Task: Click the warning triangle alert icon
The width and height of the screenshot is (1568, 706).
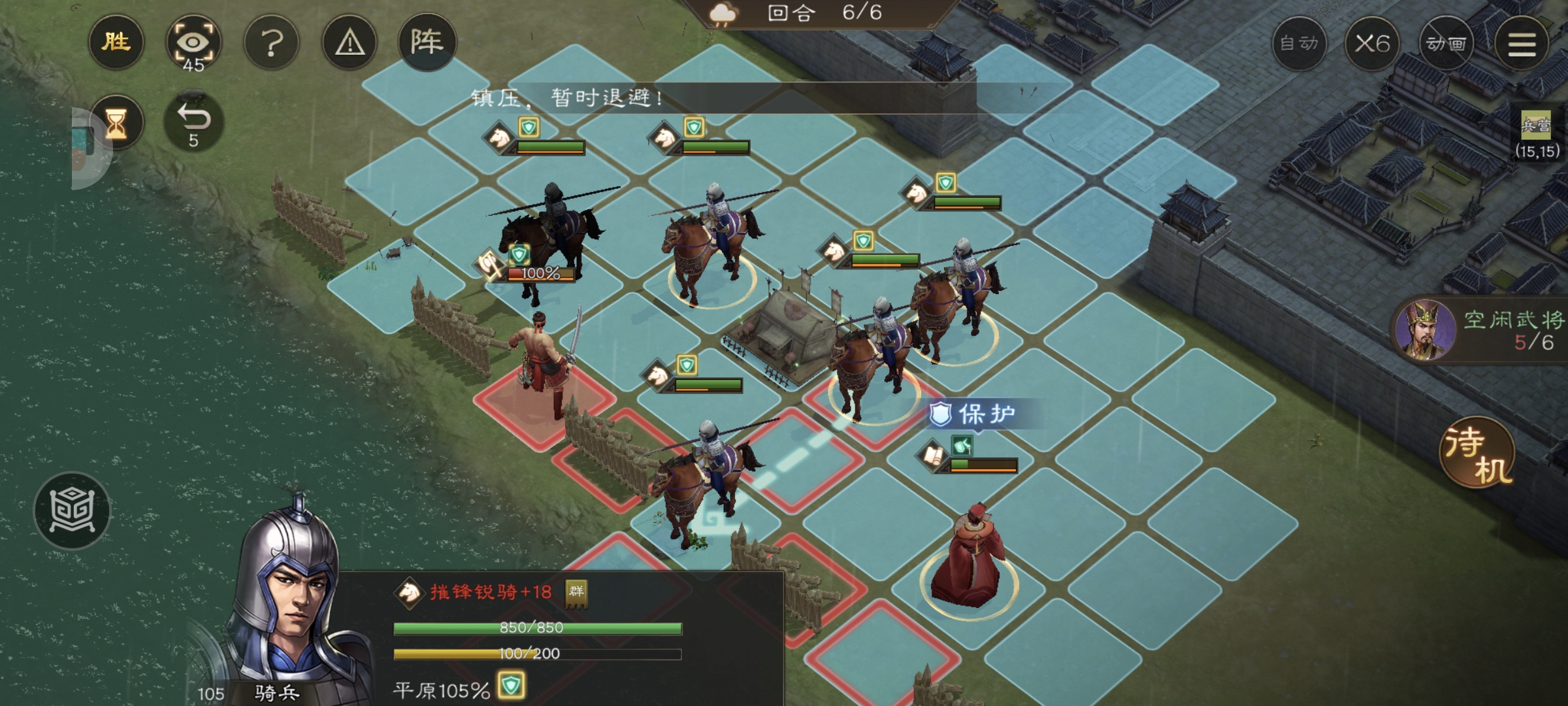Action: coord(350,41)
